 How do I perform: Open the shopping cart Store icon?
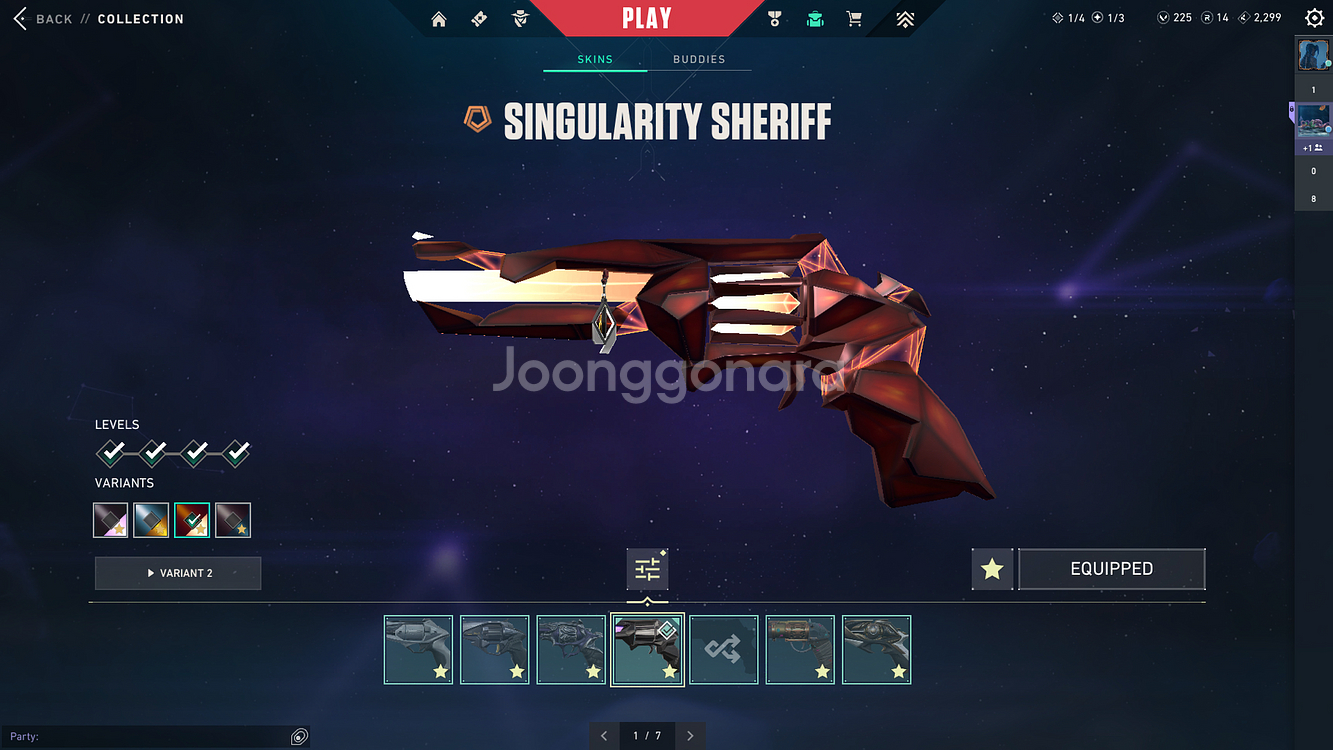(x=854, y=19)
